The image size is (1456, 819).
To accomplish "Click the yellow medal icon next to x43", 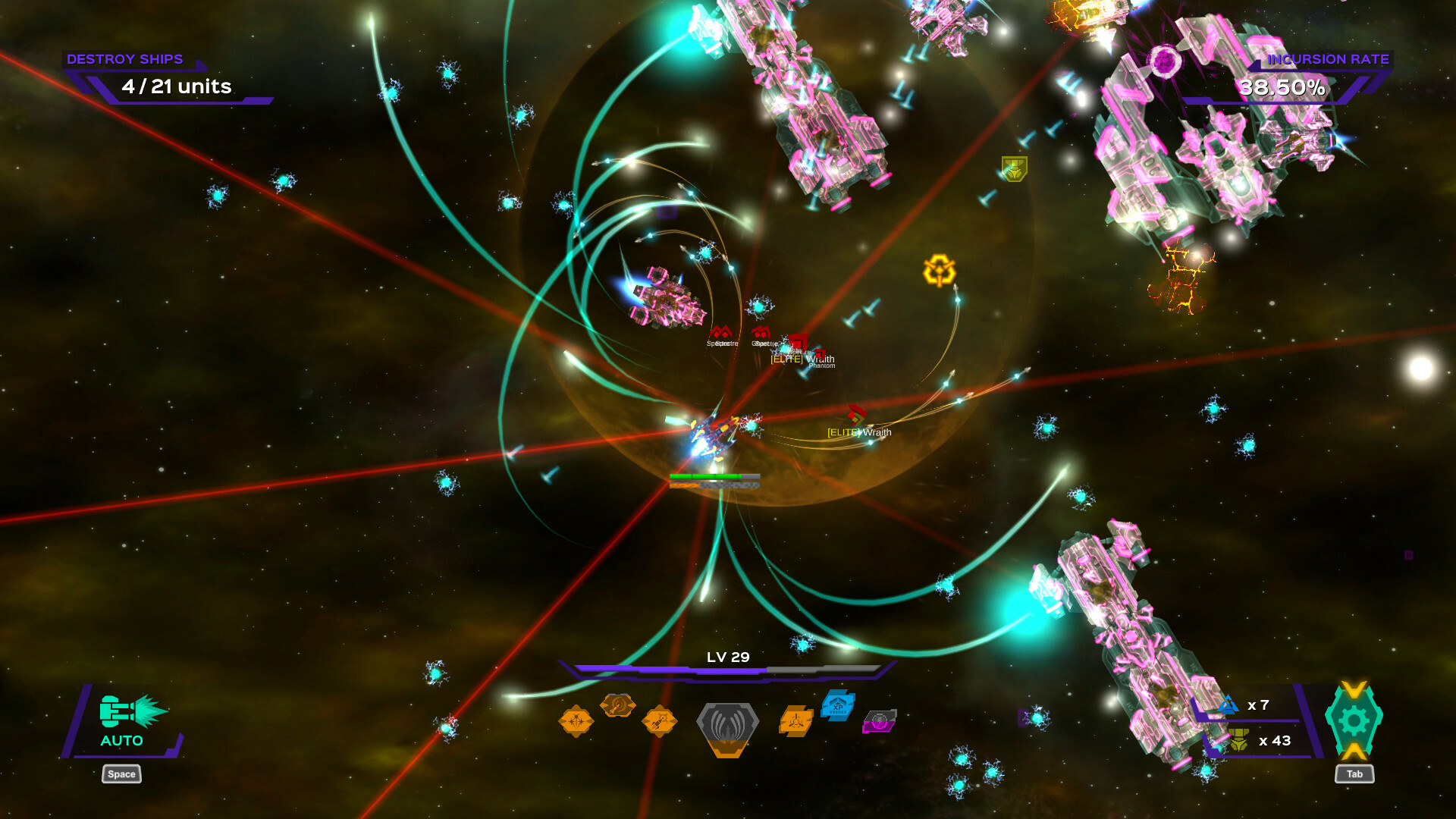I will click(x=1238, y=739).
